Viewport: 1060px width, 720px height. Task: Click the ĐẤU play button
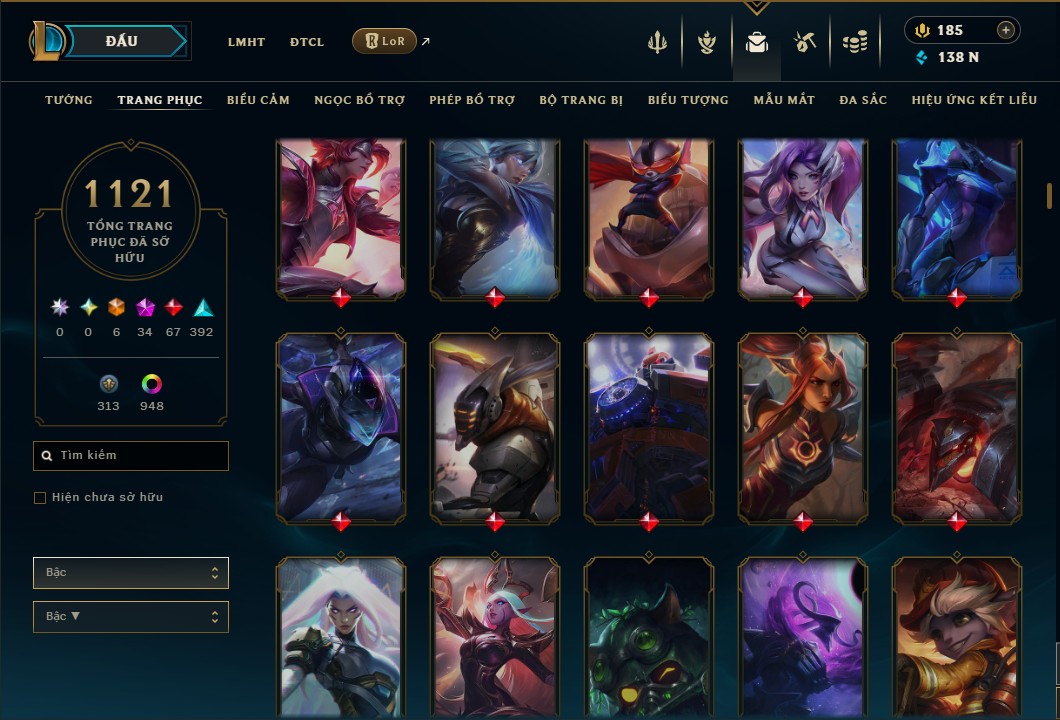click(124, 41)
